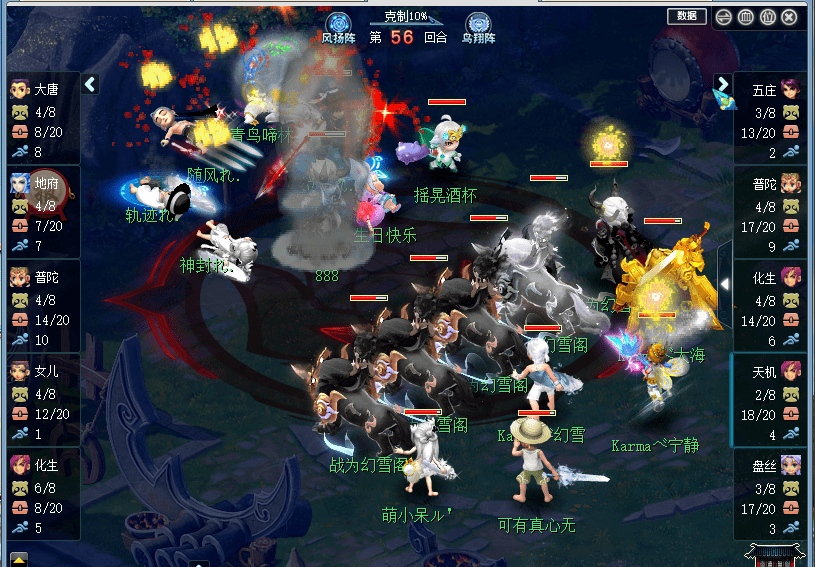Click the small left-pointing triangle tab on right edge
Image resolution: width=815 pixels, height=567 pixels.
pos(724,284)
